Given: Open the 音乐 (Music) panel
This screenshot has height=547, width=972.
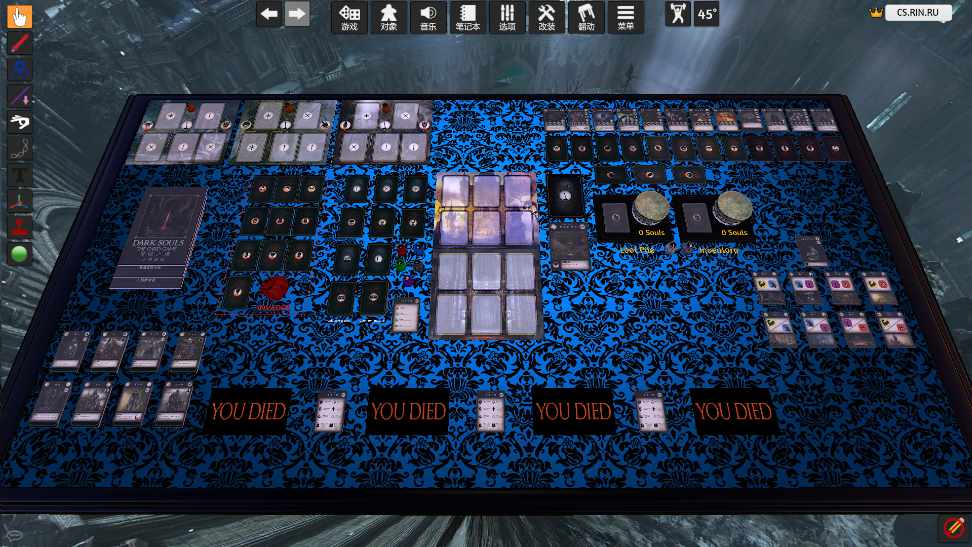Looking at the screenshot, I should click(427, 16).
